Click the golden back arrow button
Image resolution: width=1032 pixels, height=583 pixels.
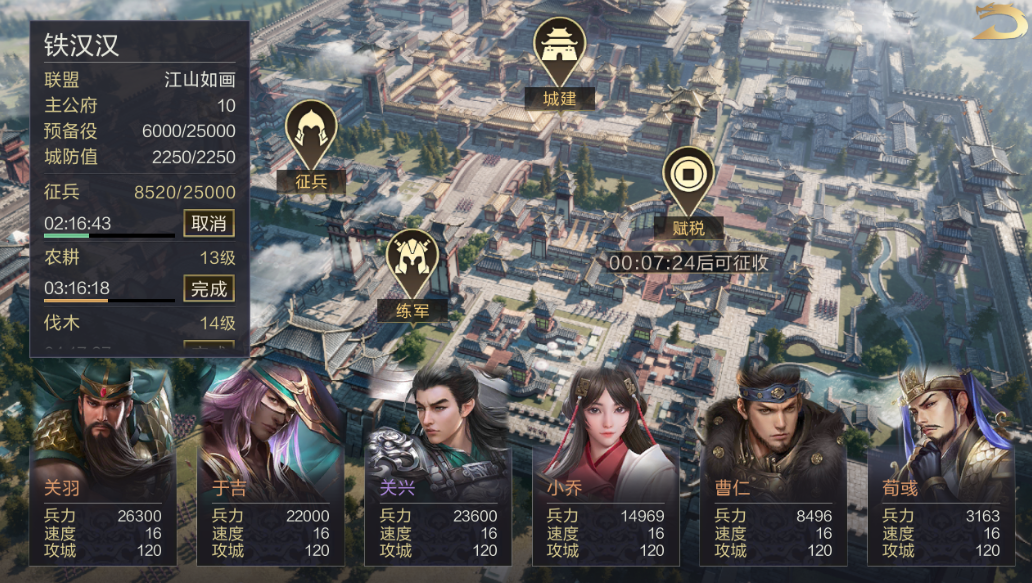pos(999,22)
